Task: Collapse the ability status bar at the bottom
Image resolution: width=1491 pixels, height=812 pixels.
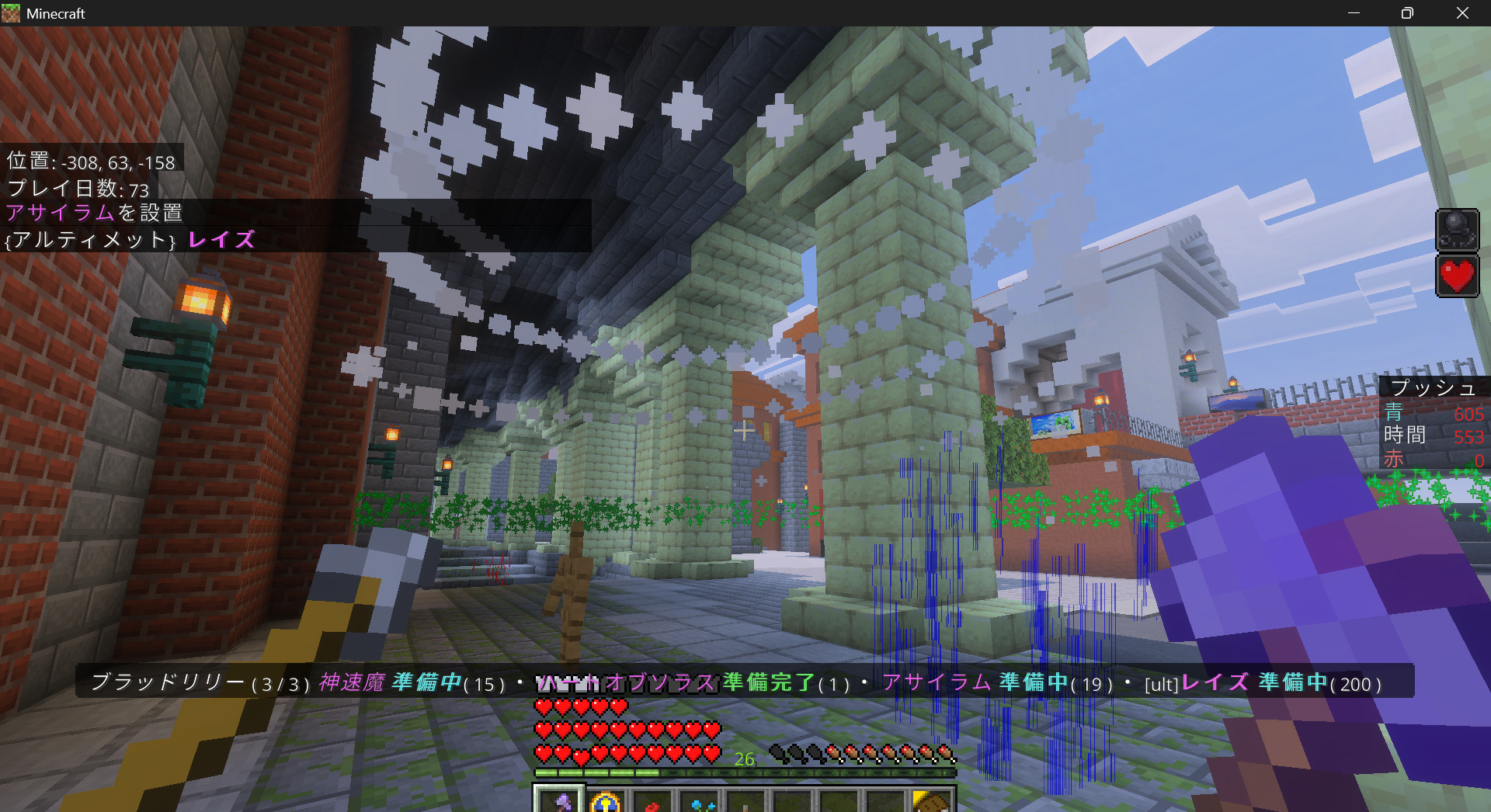Action: pos(738,683)
